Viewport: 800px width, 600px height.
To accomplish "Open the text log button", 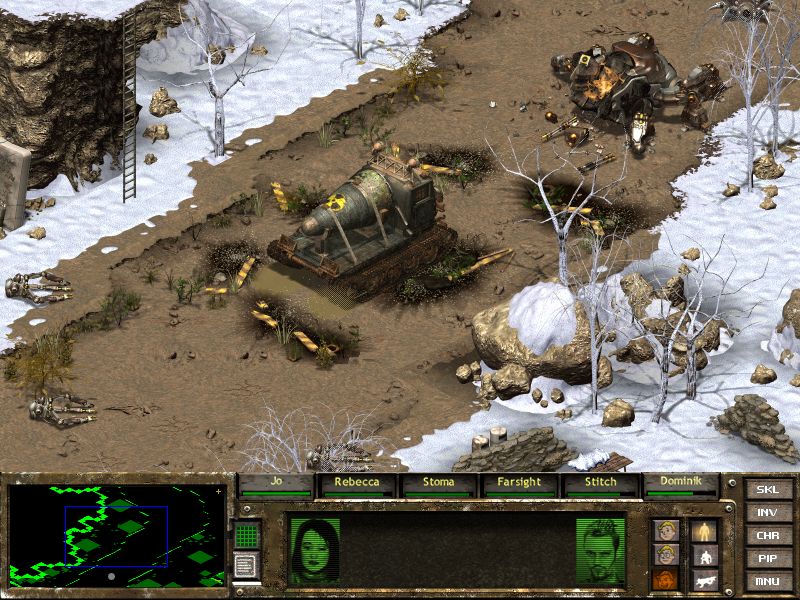I will [x=247, y=564].
